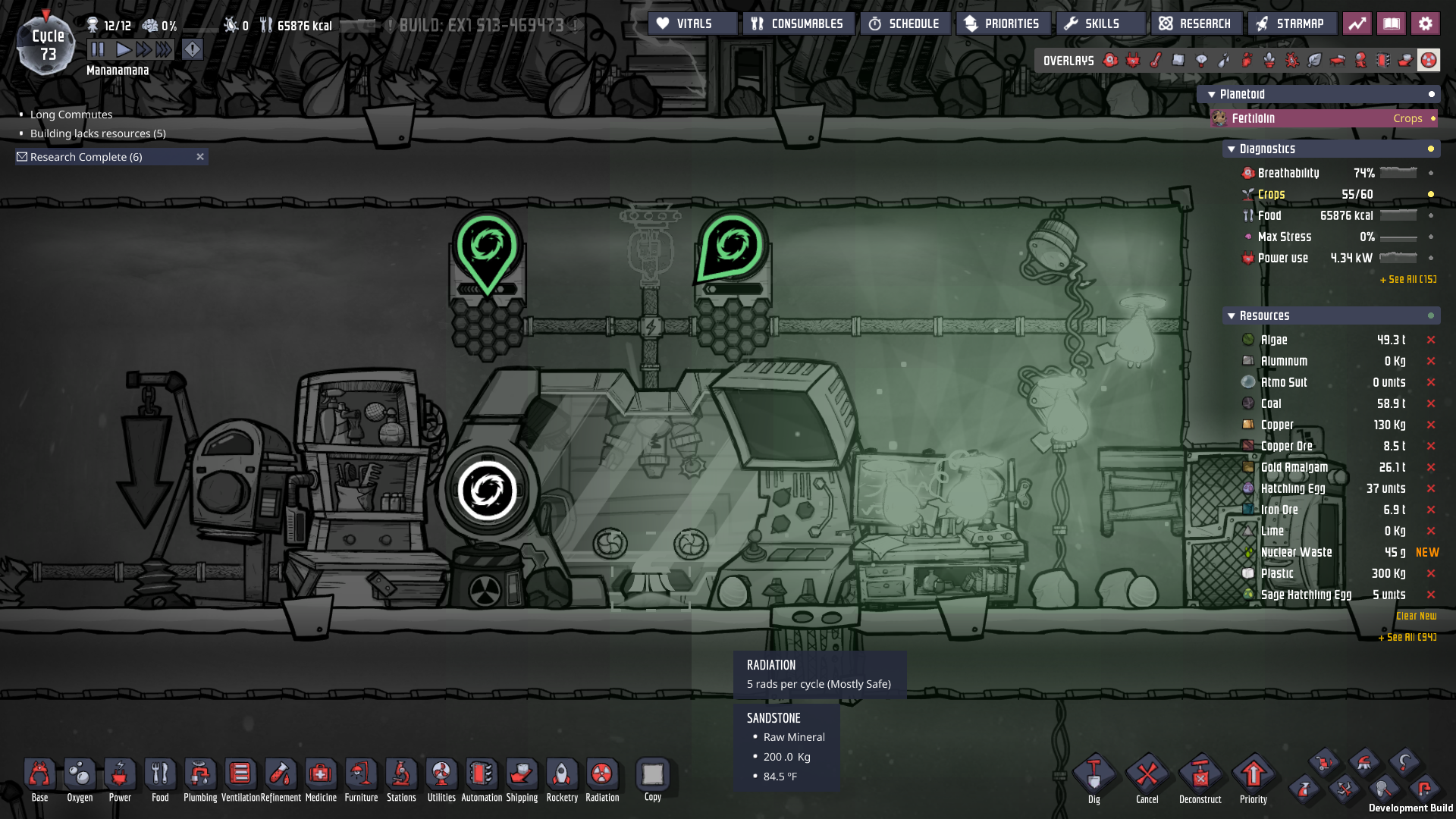This screenshot has width=1456, height=819.
Task: Toggle the Crops diagnostic indicator dot
Action: coord(1429,194)
